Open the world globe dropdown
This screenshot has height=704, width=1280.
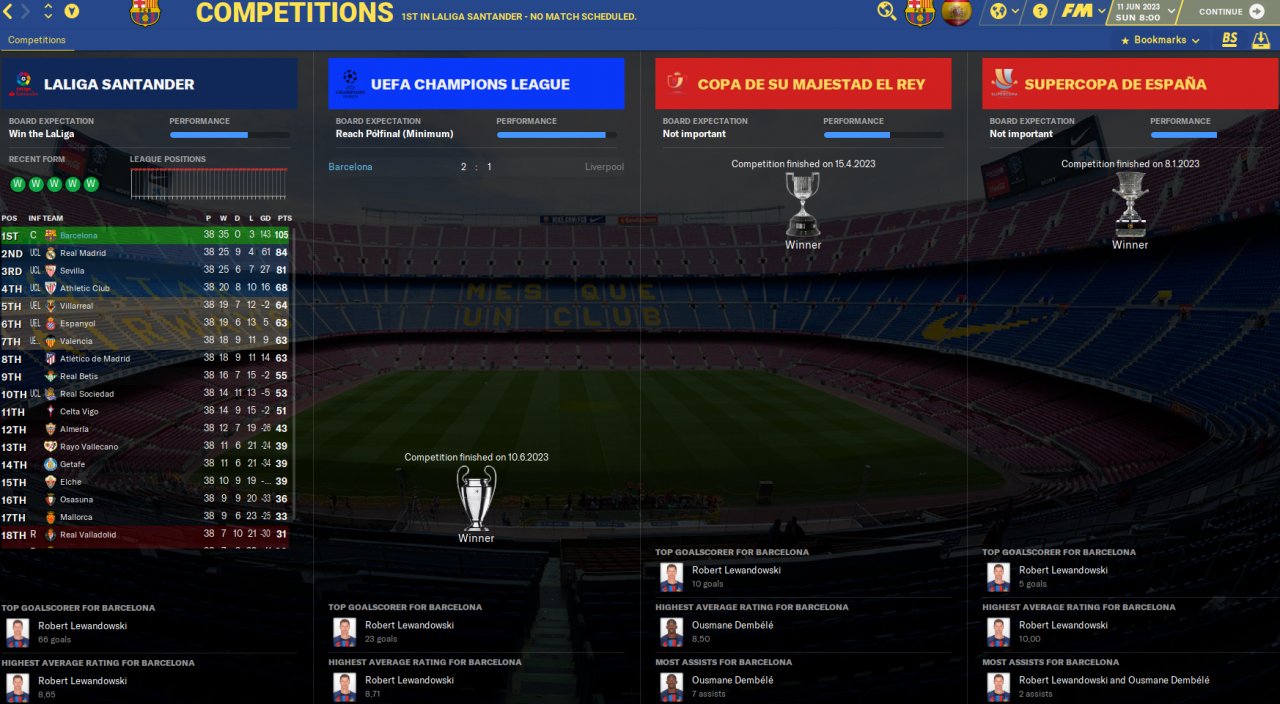click(x=1003, y=12)
